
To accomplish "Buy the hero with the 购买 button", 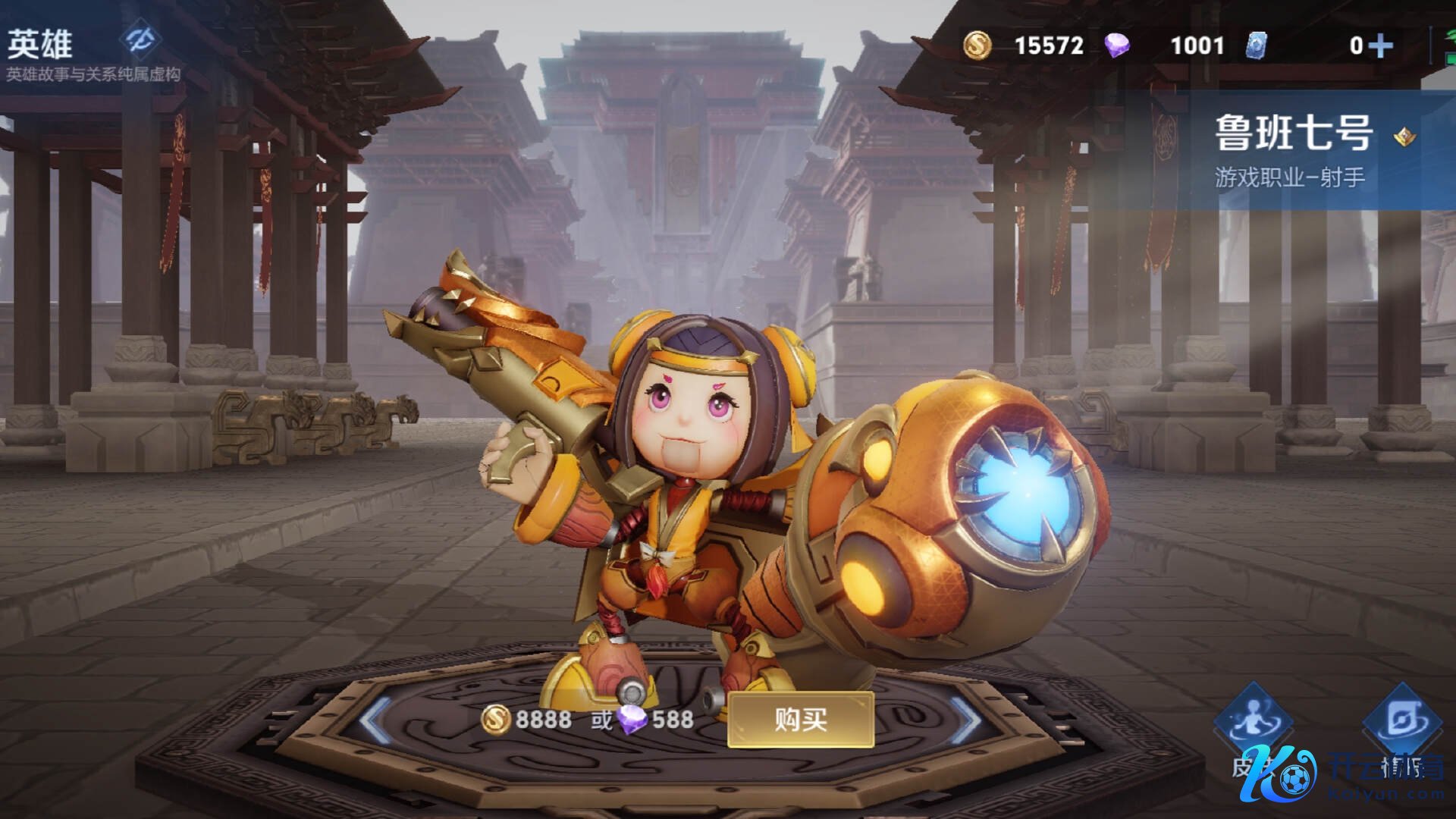I will 800,719.
